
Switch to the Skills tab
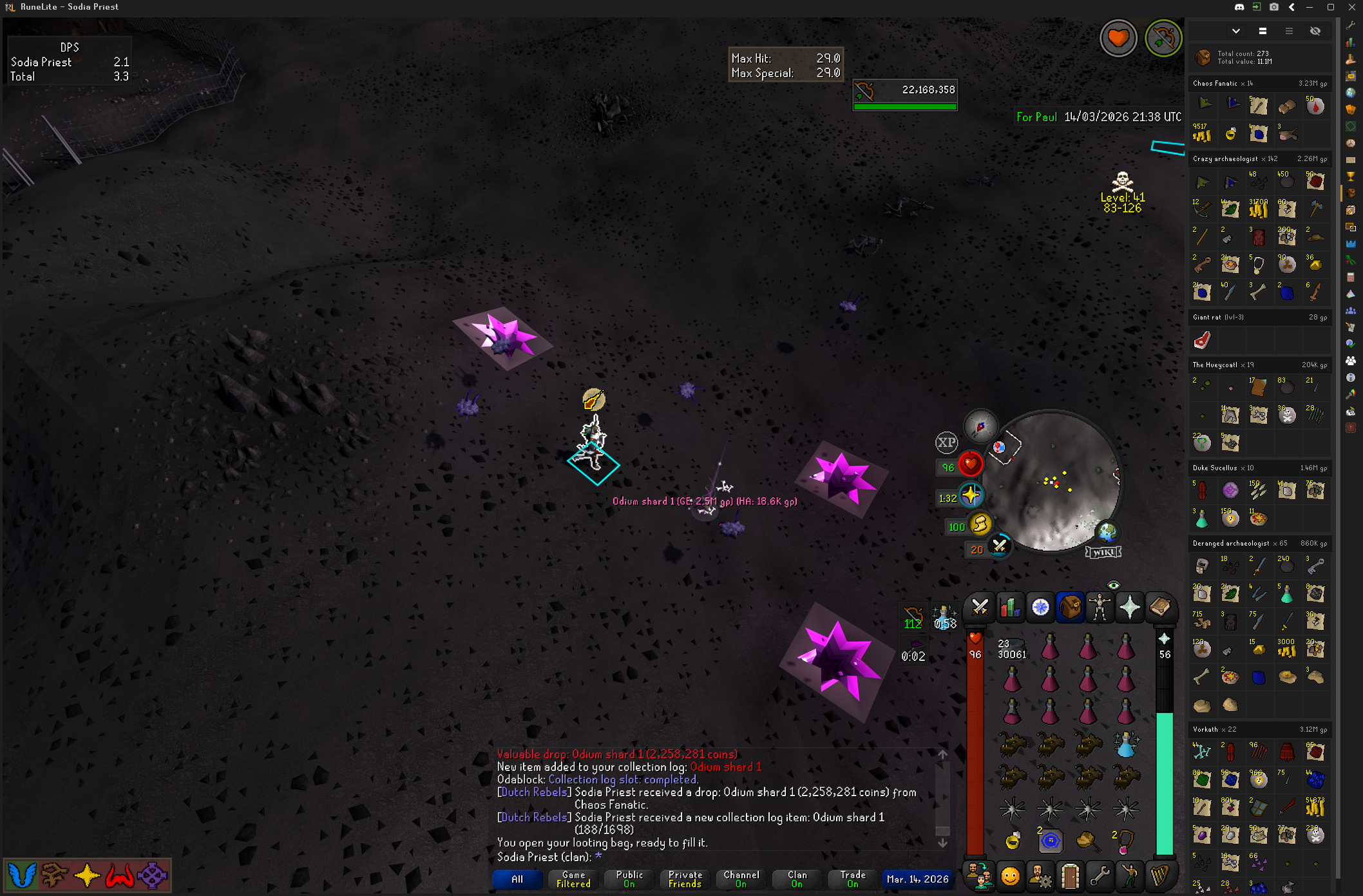pos(1009,607)
